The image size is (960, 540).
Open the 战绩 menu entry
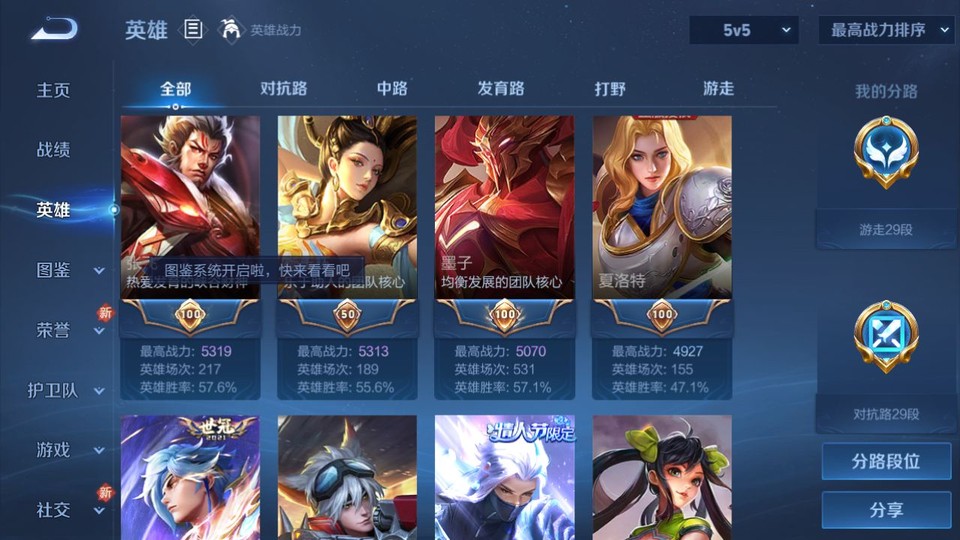click(54, 150)
